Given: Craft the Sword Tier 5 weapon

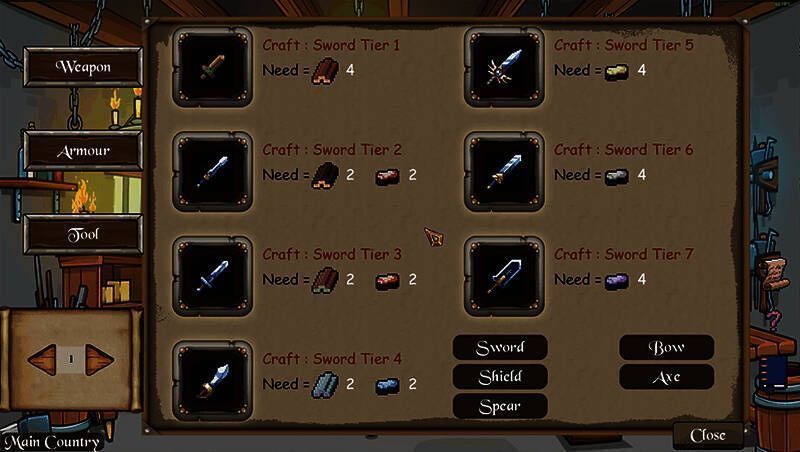Looking at the screenshot, I should [x=504, y=66].
